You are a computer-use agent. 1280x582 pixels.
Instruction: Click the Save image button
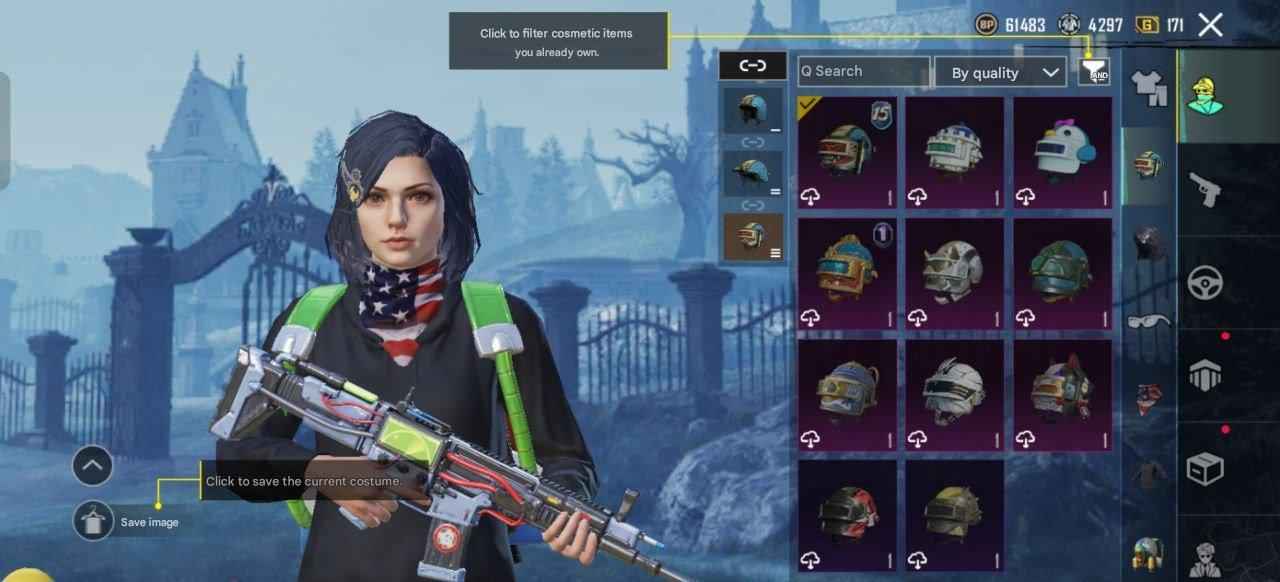click(x=94, y=521)
